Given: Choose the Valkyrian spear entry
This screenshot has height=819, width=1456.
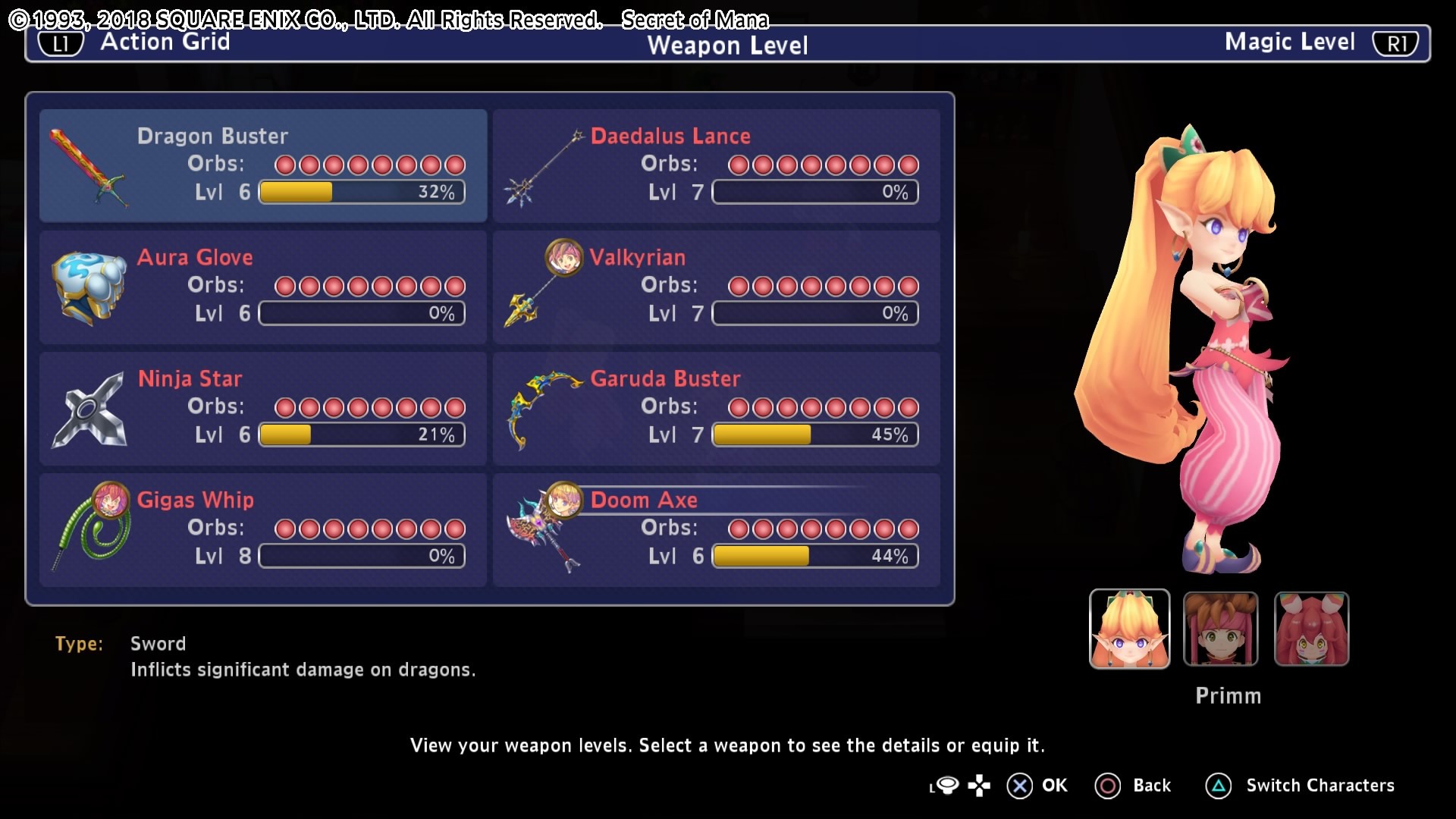Looking at the screenshot, I should [x=717, y=287].
